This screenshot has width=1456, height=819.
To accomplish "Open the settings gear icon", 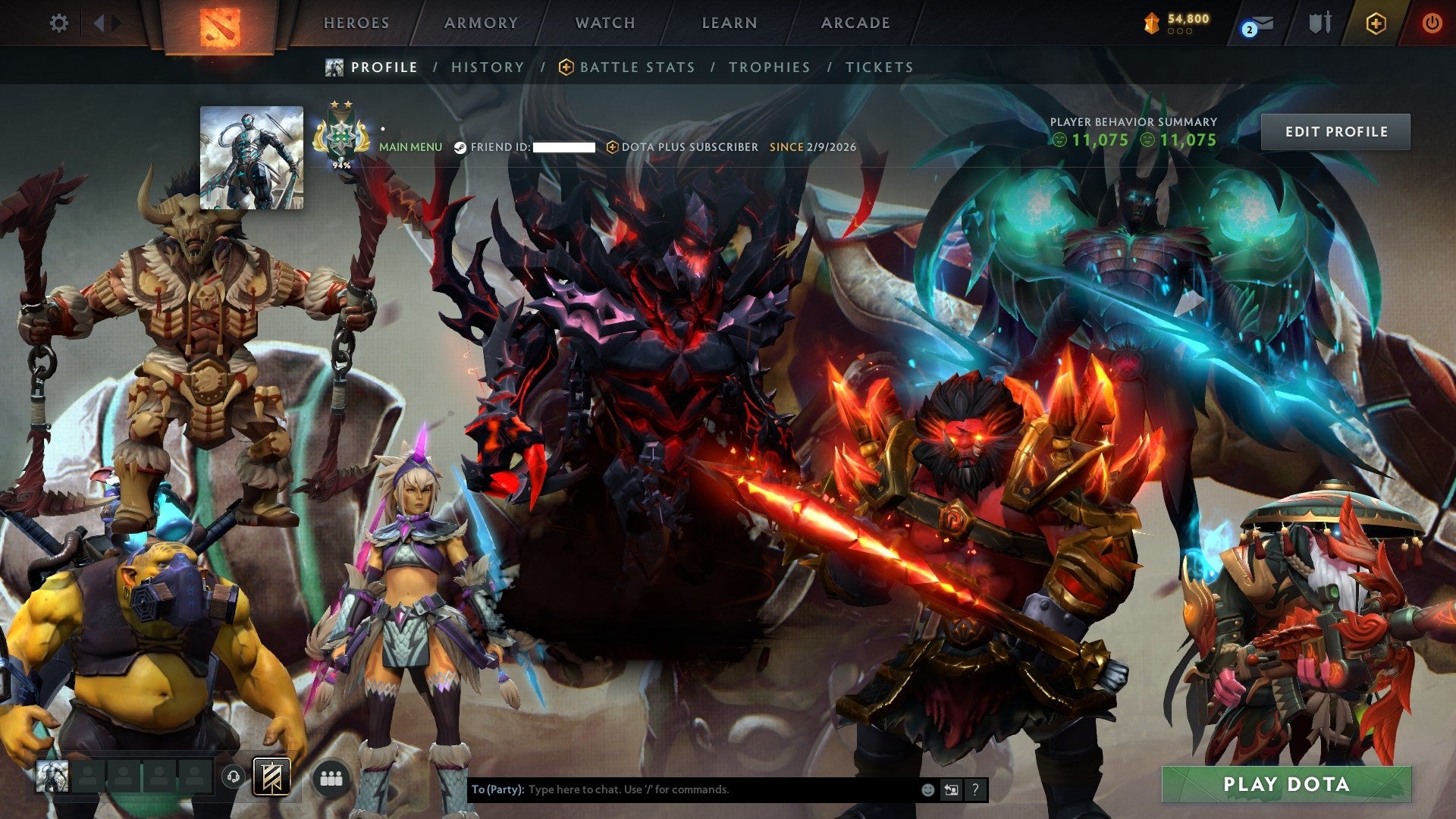I will pyautogui.click(x=58, y=23).
